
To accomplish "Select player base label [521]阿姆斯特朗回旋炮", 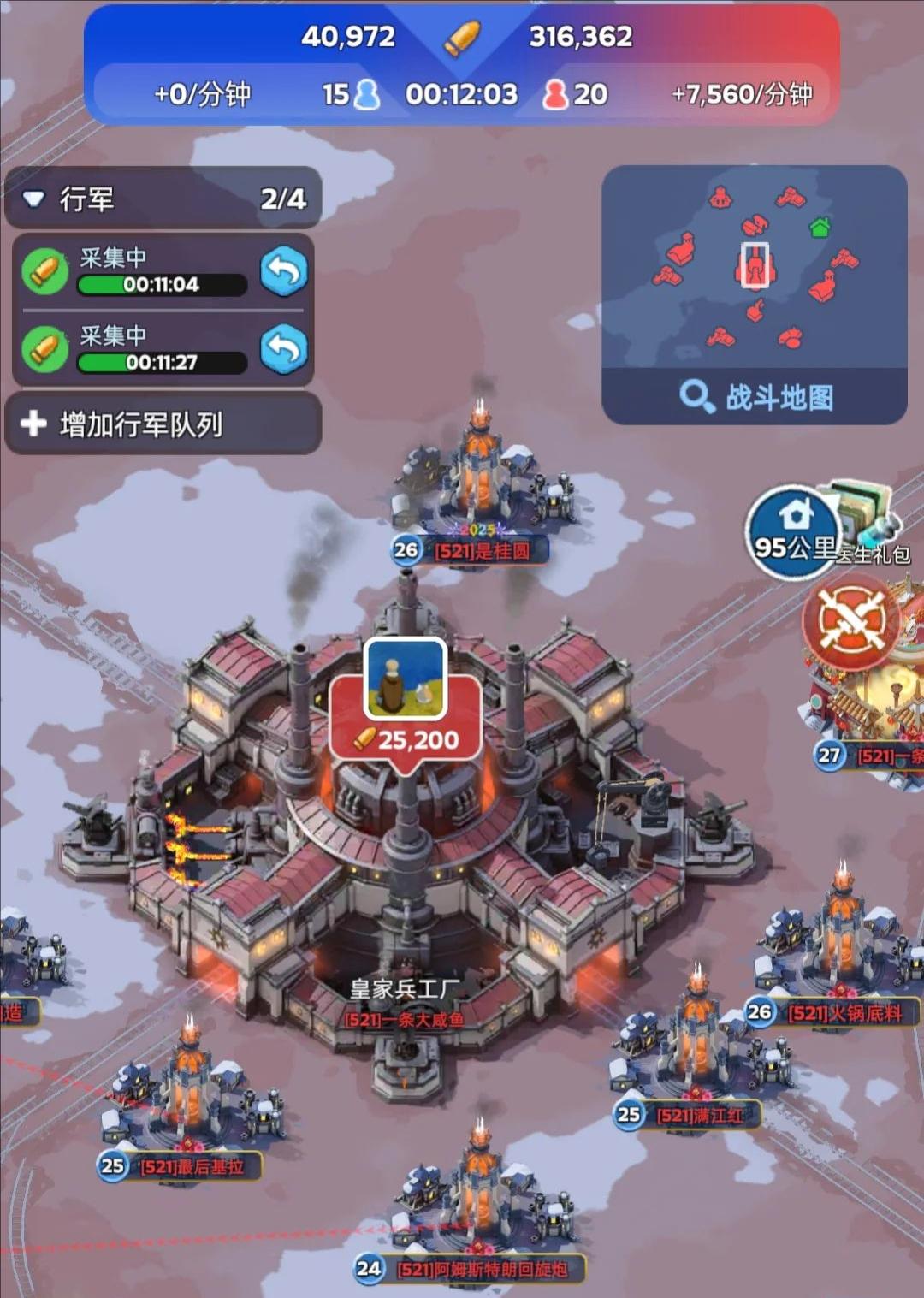I will pos(483,1269).
